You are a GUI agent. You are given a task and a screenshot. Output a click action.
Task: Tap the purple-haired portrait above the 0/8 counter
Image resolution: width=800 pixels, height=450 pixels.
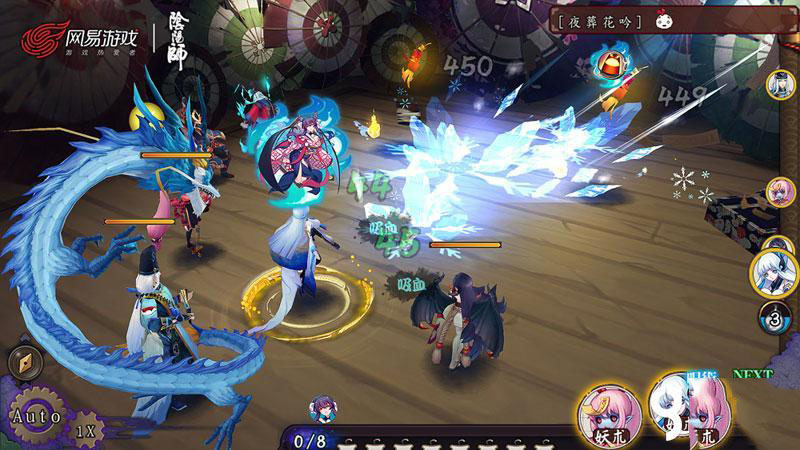(x=323, y=408)
